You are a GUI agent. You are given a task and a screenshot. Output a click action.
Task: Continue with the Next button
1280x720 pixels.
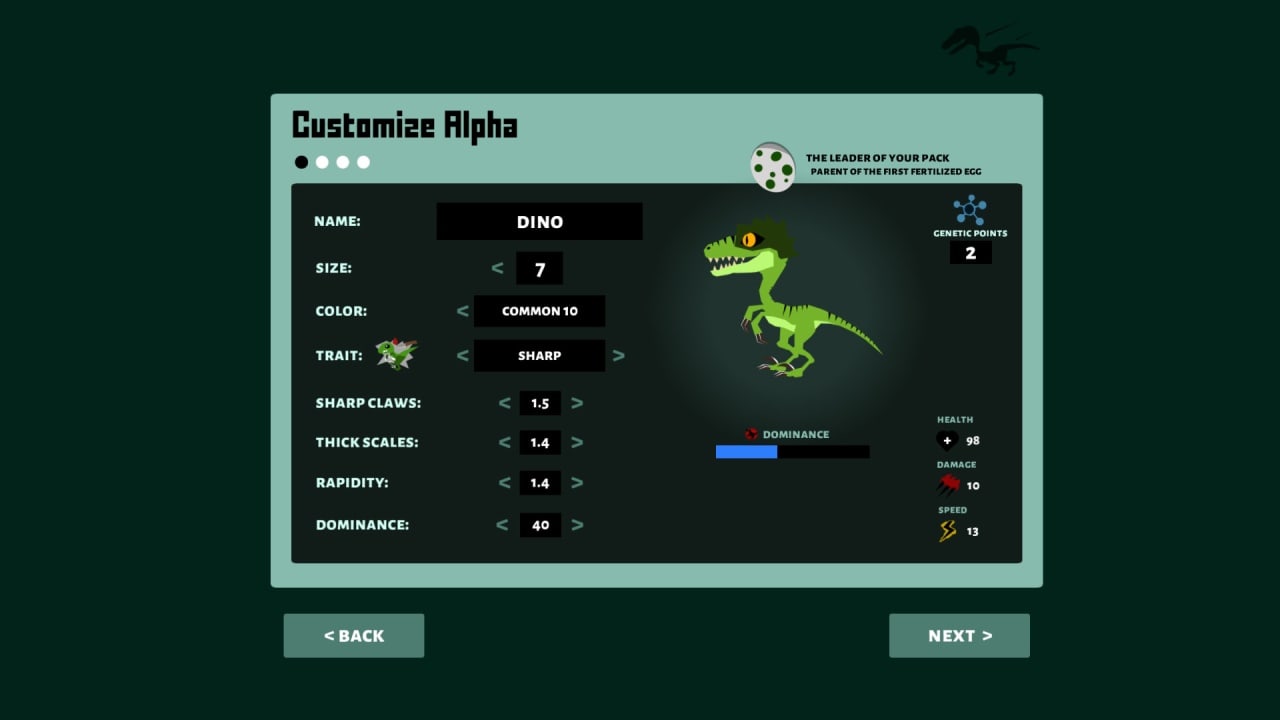tap(959, 636)
